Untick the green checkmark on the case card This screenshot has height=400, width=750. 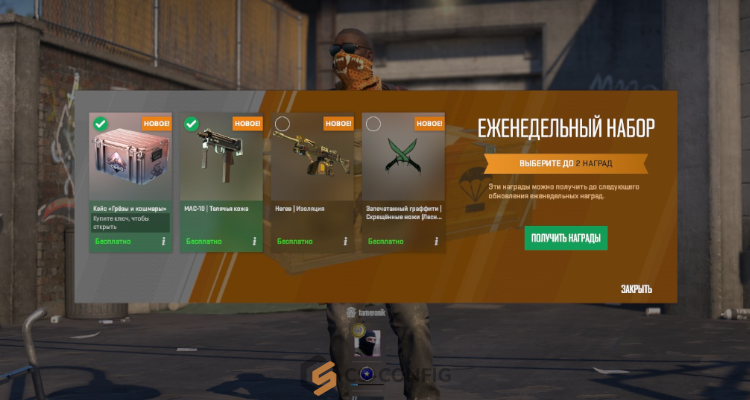pyautogui.click(x=100, y=124)
